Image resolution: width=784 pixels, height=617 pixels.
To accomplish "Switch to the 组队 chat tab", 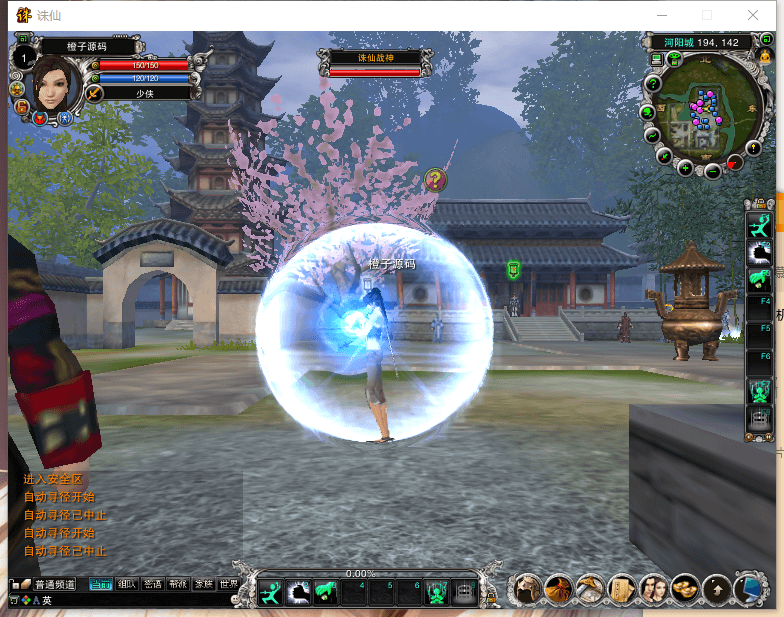I will coord(127,584).
